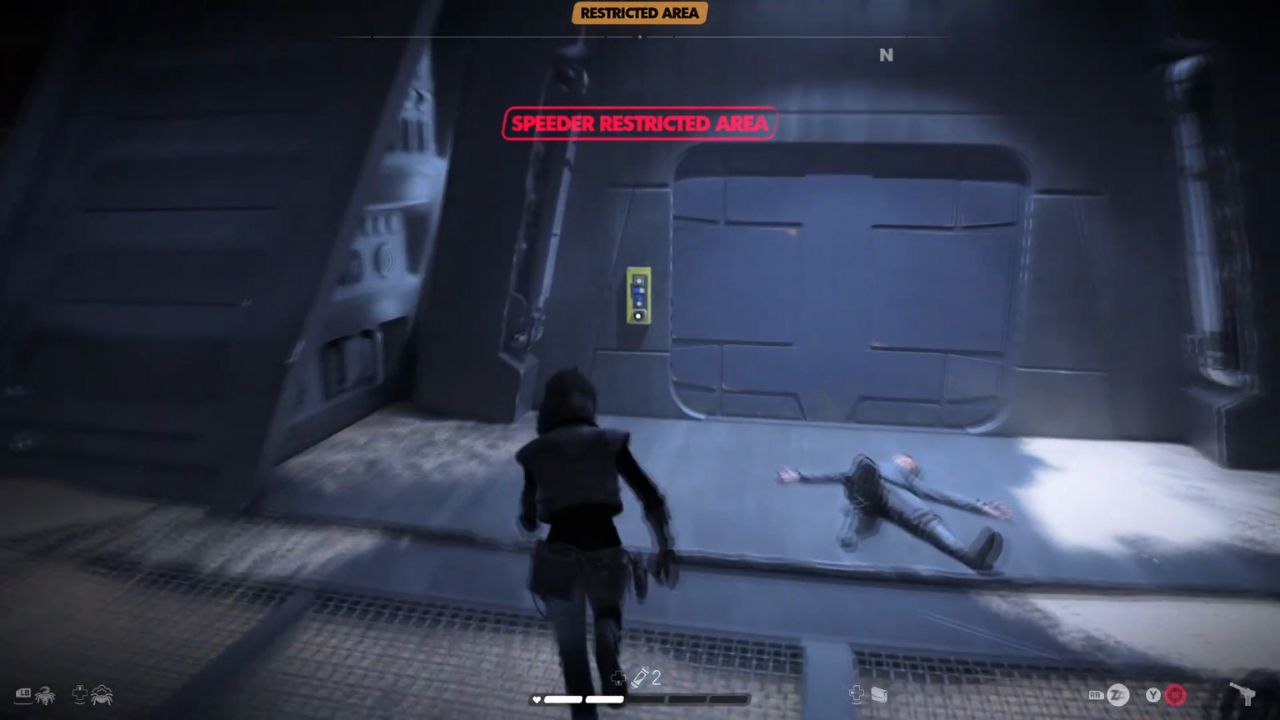Viewport: 1280px width, 720px height.
Task: Click the SPEEDER RESTRICTED AREA warning label
Action: click(x=639, y=123)
